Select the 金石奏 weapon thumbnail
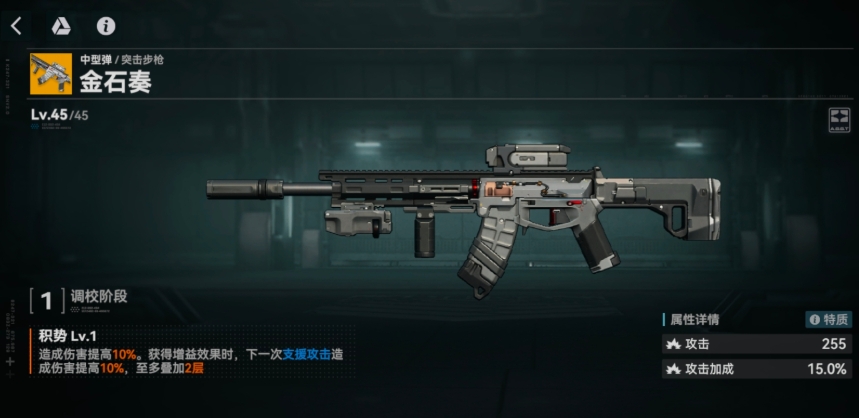Viewport: 859px width, 418px height. (51, 73)
